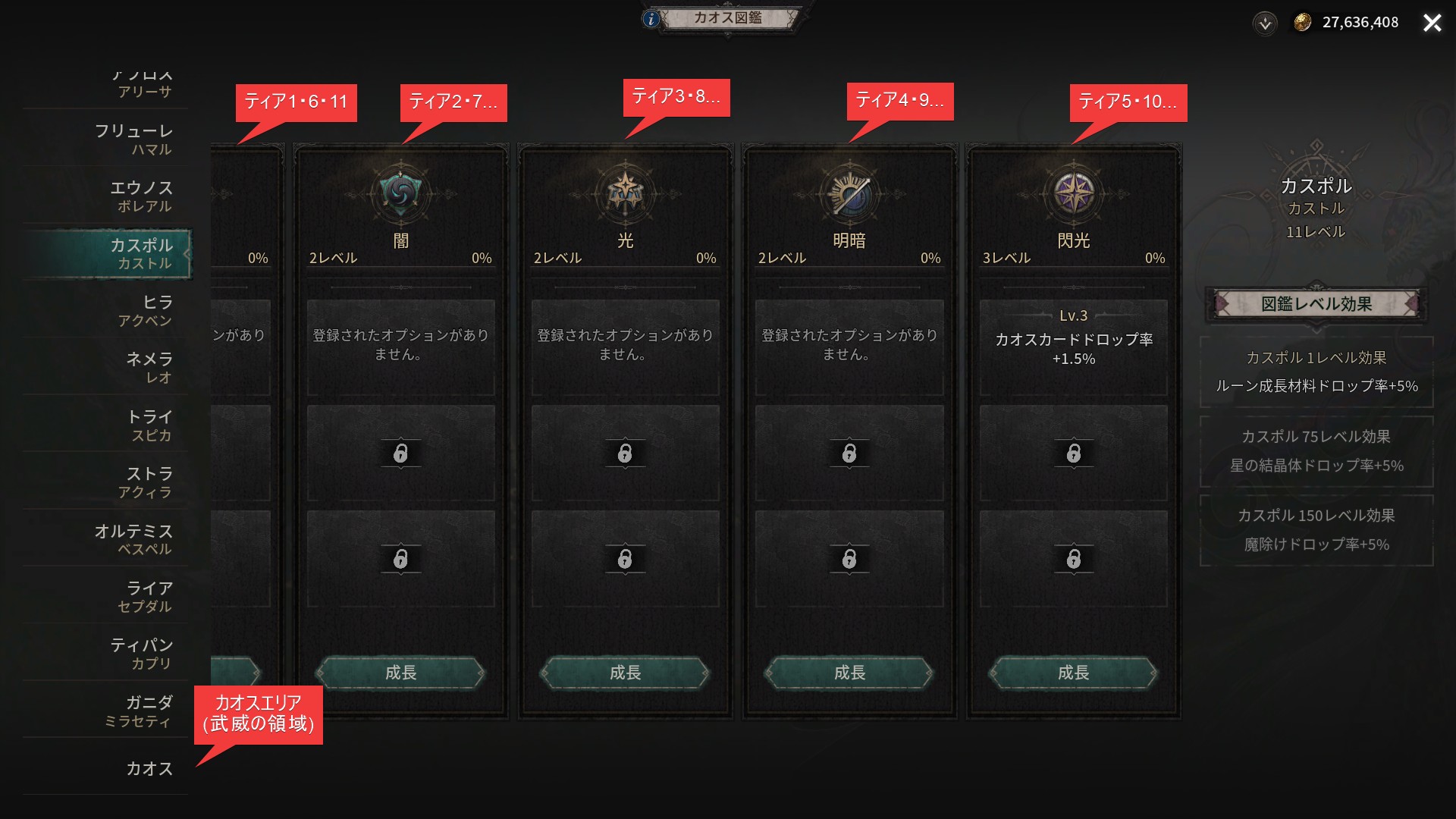This screenshot has width=1456, height=819.
Task: Select フリューレ ハマル in the list
Action: coord(134,140)
